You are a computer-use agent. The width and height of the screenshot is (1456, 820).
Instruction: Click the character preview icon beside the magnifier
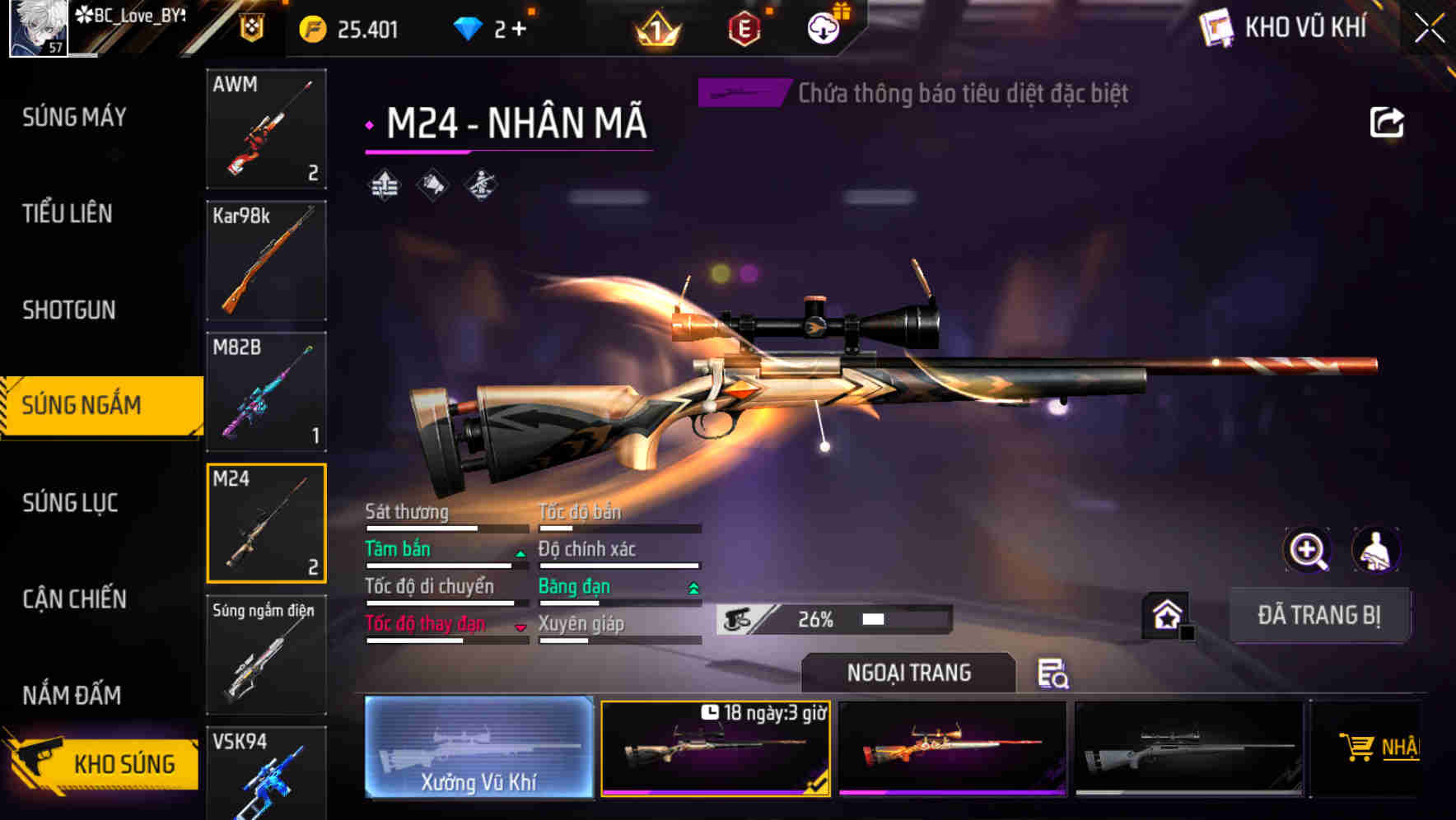(x=1376, y=550)
